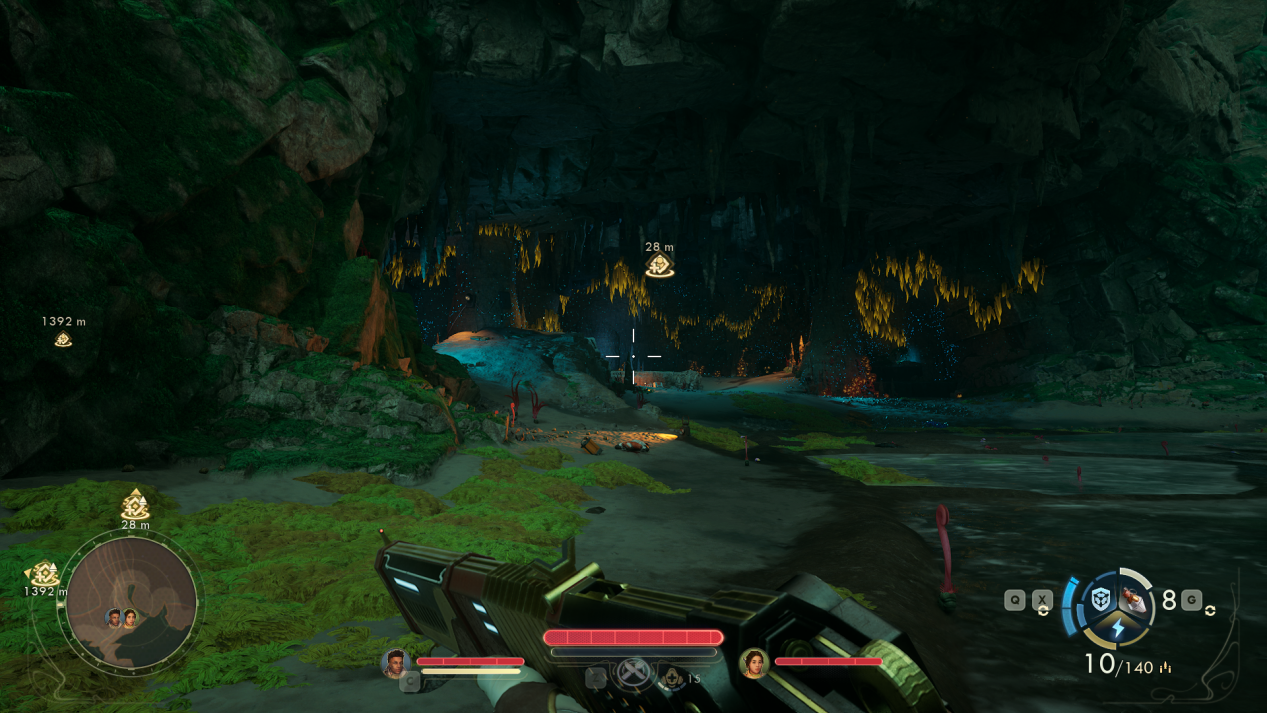Image resolution: width=1267 pixels, height=713 pixels.
Task: Activate the shield gadget icon
Action: pos(1101,599)
